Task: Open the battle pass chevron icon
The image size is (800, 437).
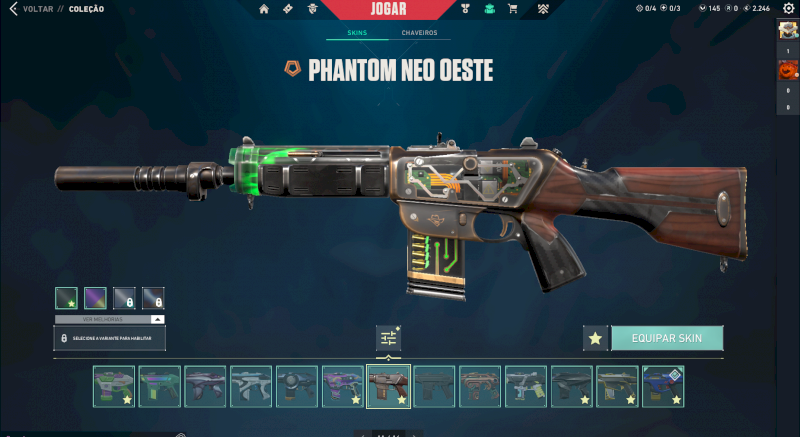Action: tap(542, 9)
